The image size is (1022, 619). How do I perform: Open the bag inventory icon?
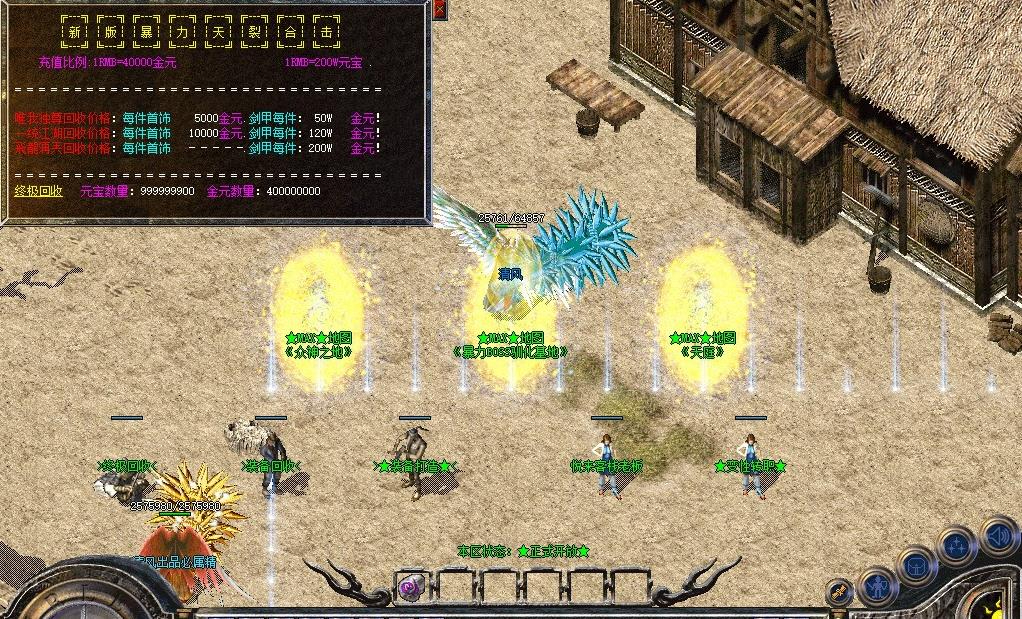coord(916,566)
